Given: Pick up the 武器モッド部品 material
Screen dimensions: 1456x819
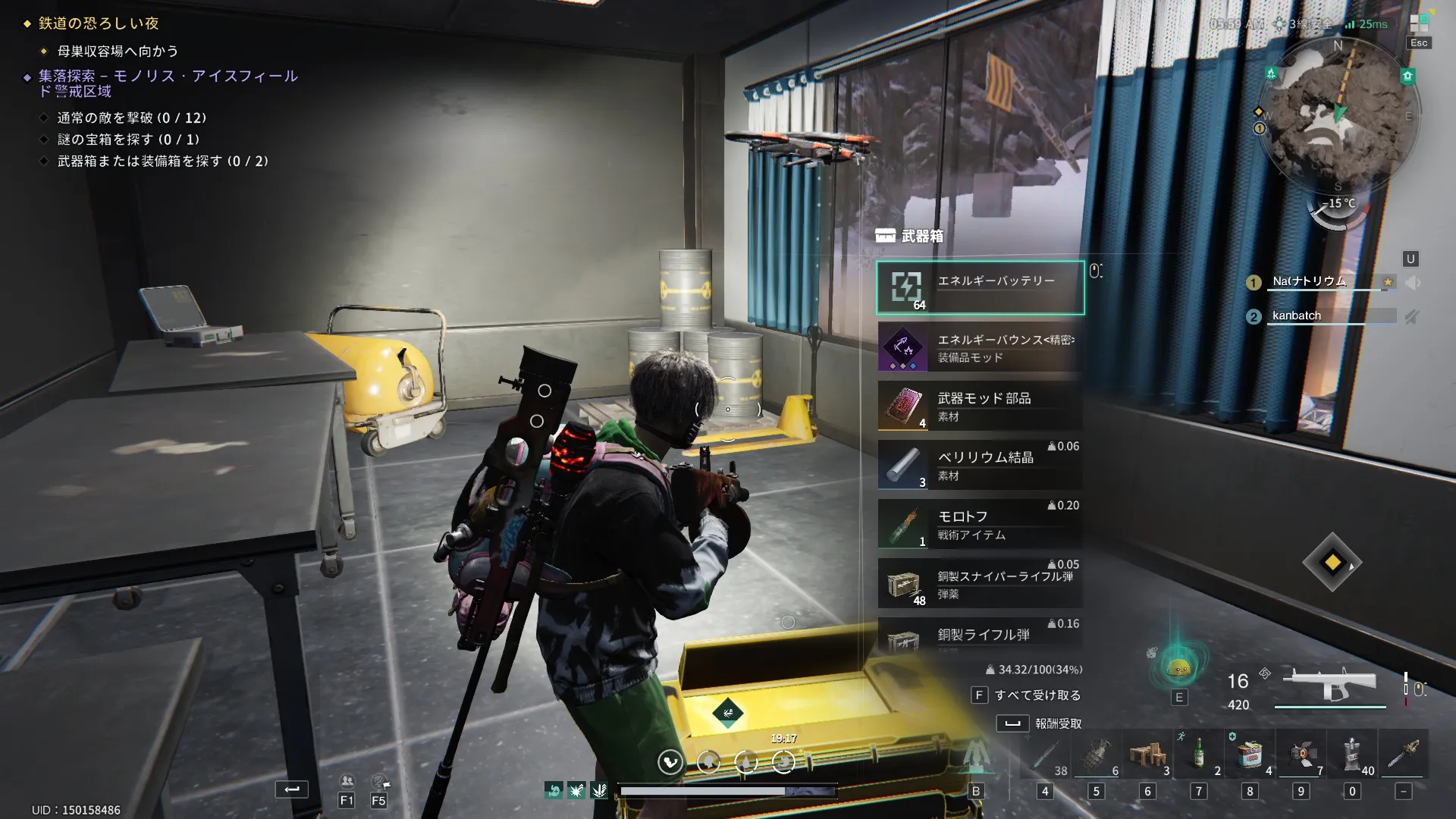Looking at the screenshot, I should coord(980,406).
